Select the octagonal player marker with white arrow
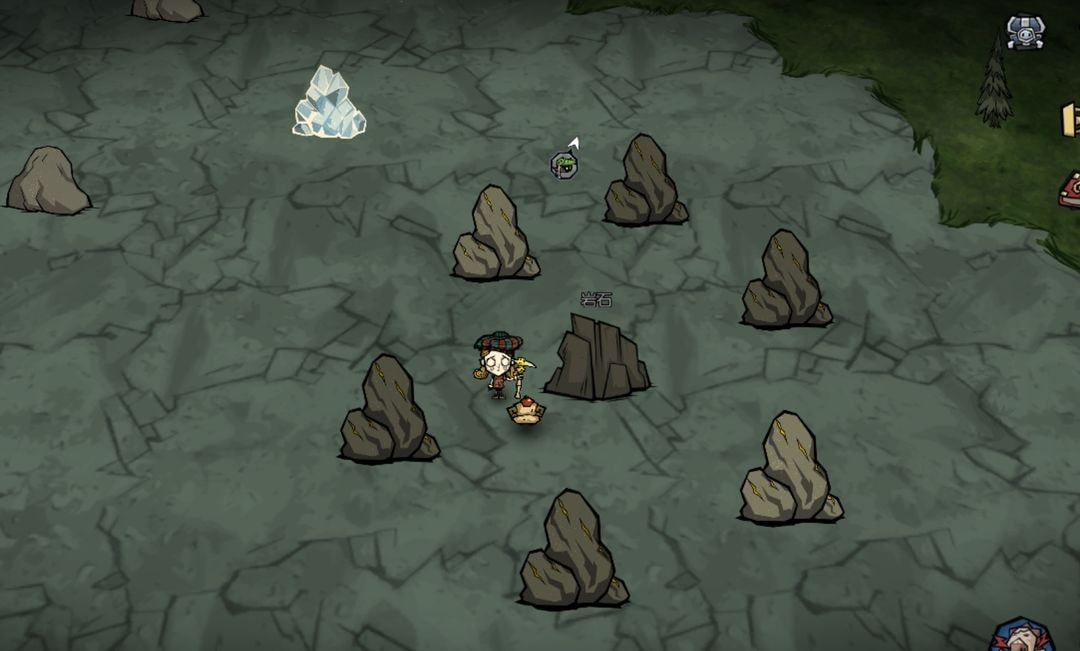 564,164
